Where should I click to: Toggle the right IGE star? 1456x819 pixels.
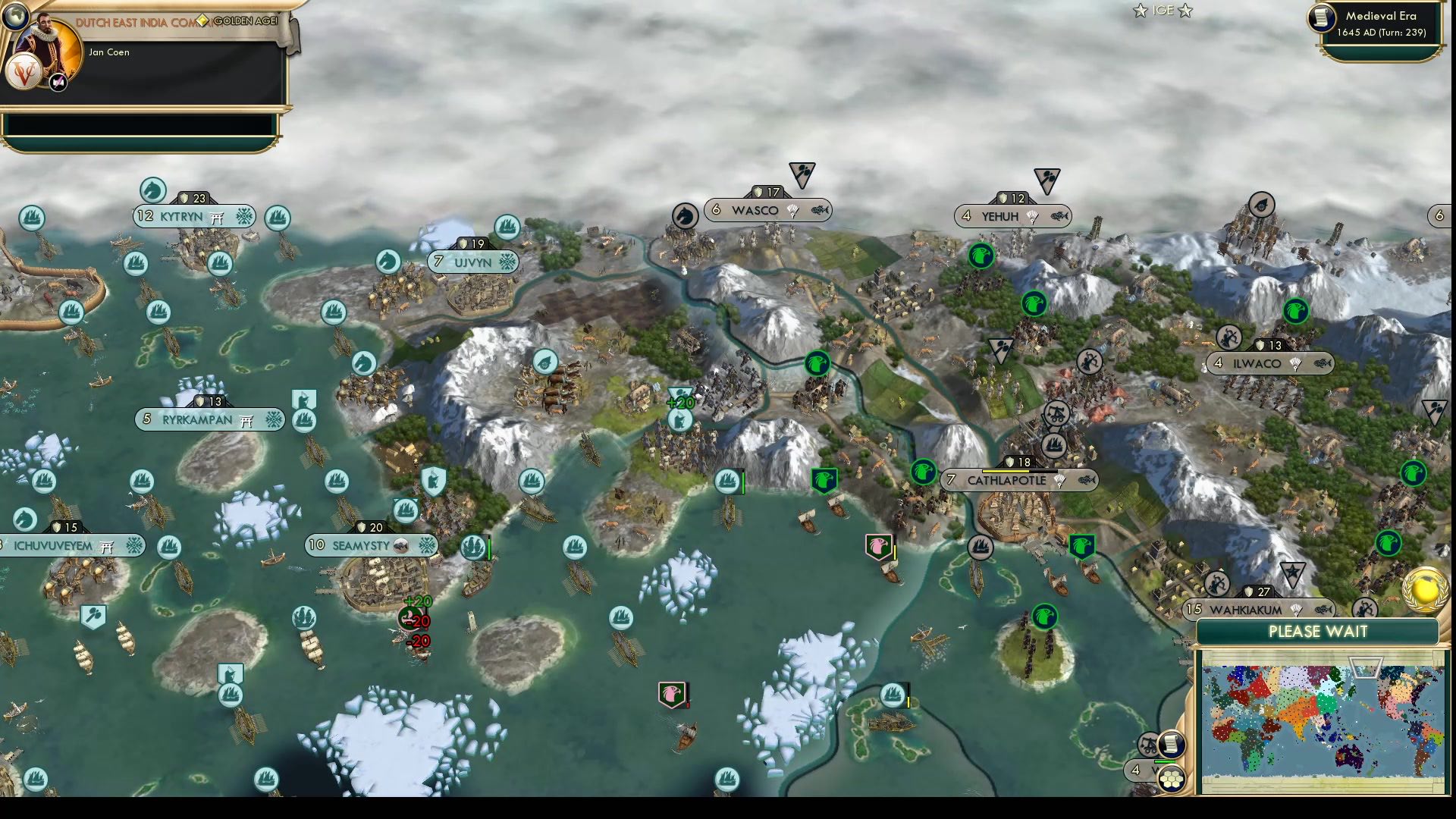coord(1188,11)
